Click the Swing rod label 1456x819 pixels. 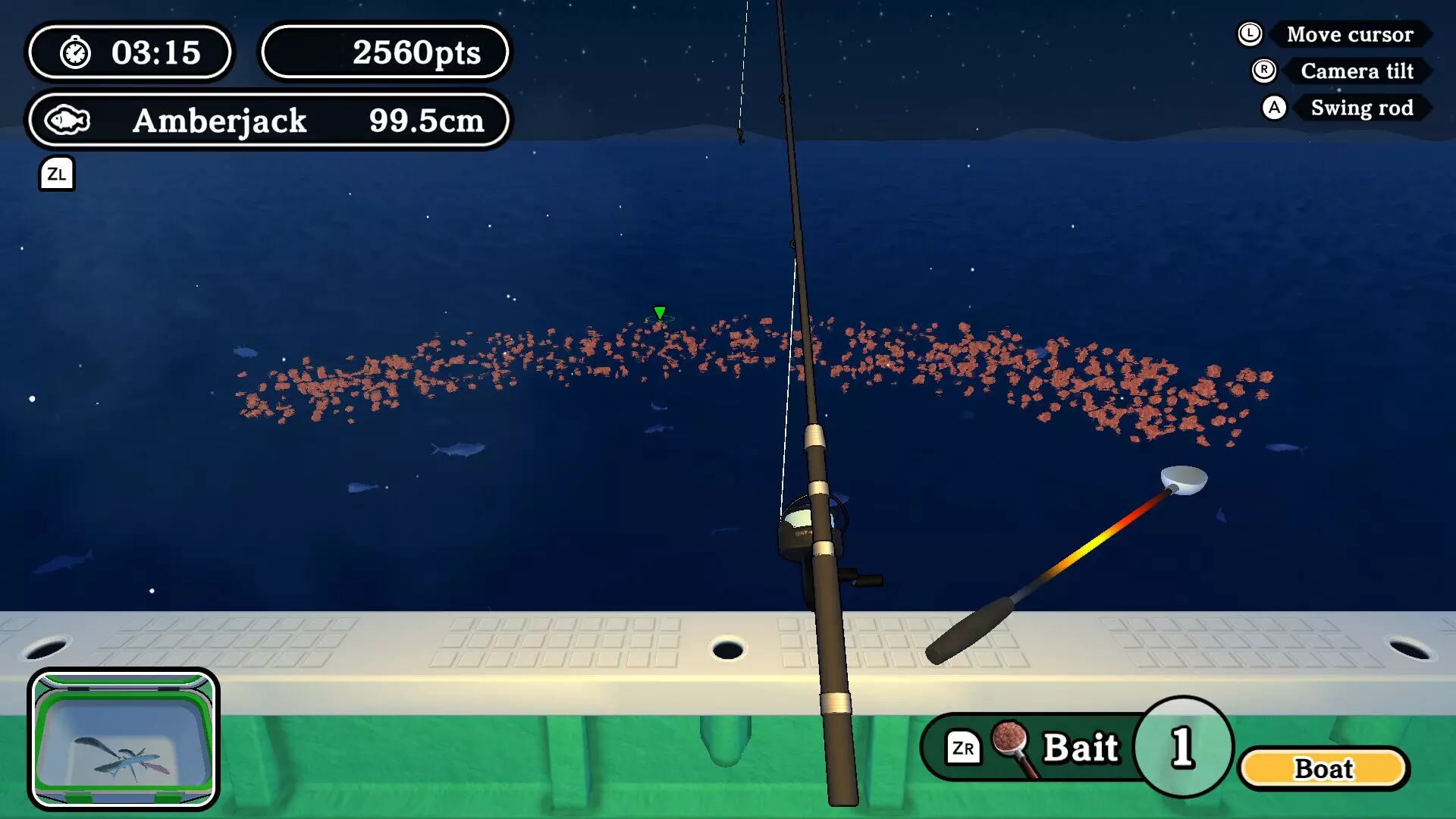(1362, 108)
